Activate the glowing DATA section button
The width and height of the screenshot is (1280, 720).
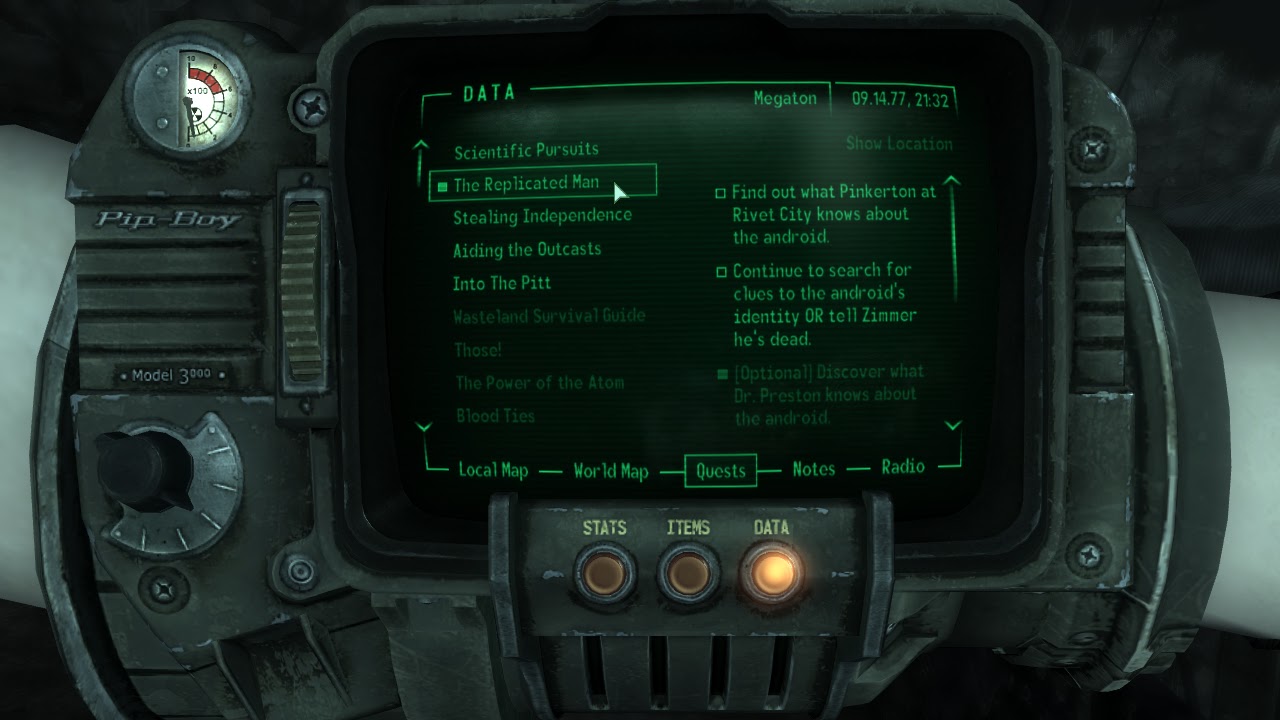click(x=772, y=573)
